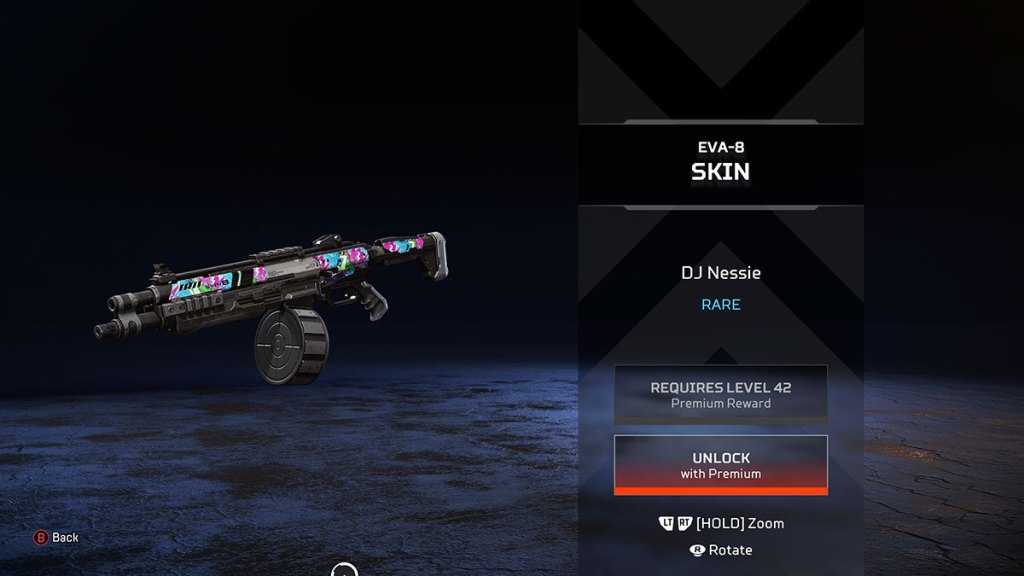Image resolution: width=1024 pixels, height=576 pixels.
Task: Unlock the skin with Premium
Action: click(x=720, y=465)
